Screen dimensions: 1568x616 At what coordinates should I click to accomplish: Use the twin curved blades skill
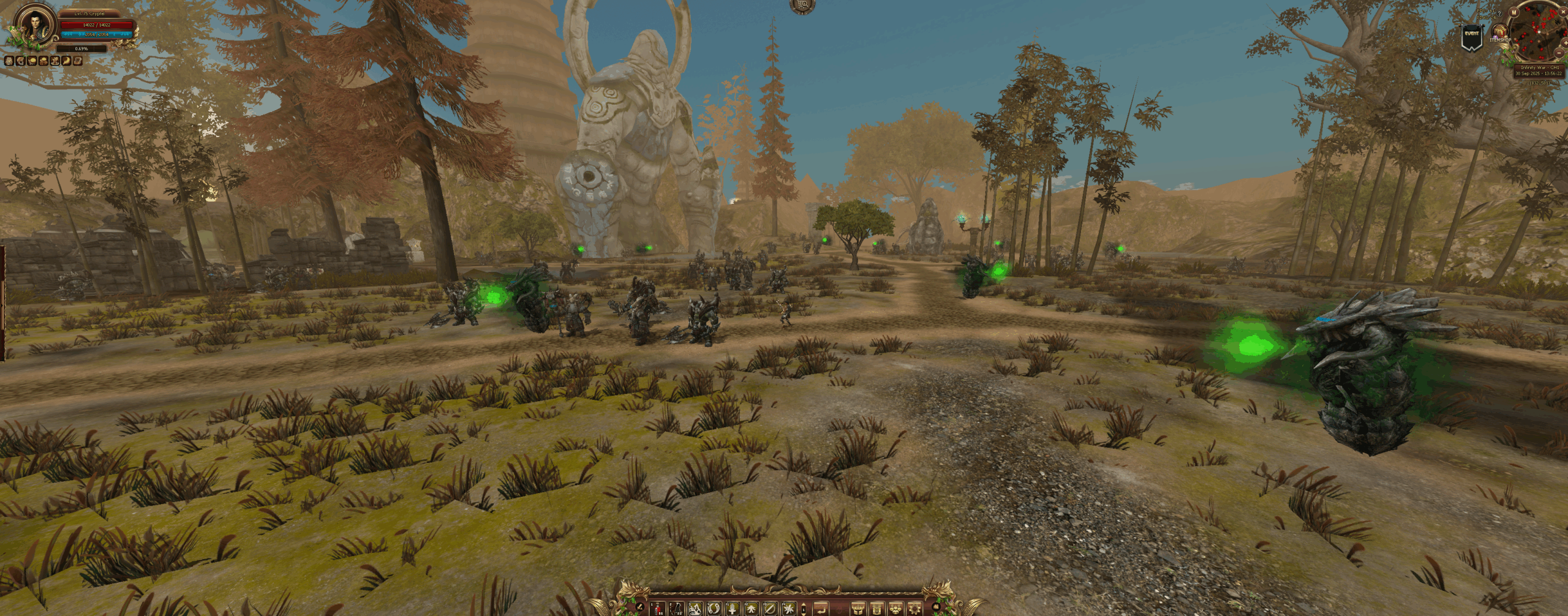click(x=714, y=609)
